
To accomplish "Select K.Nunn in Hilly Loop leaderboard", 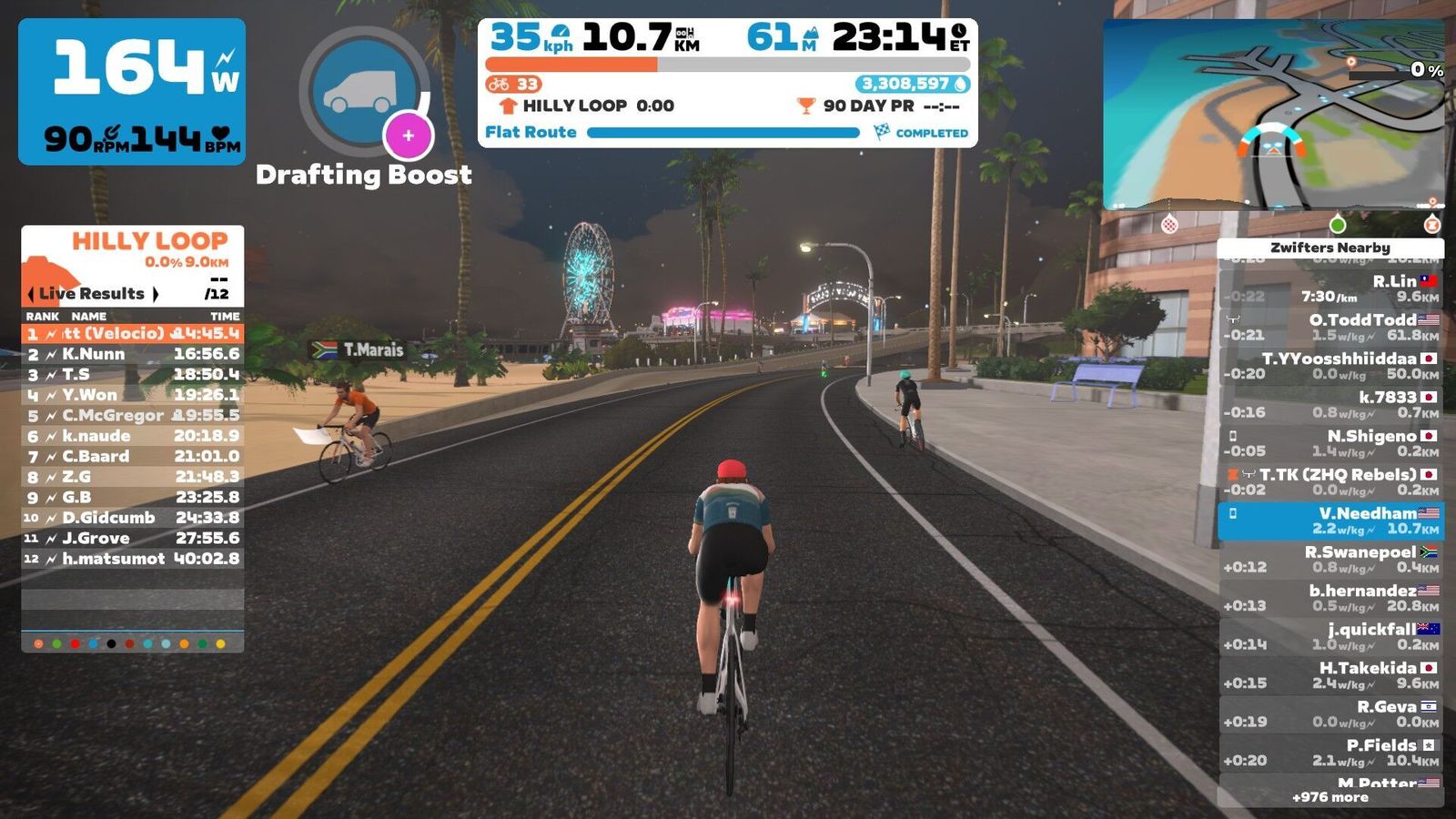I will click(133, 354).
